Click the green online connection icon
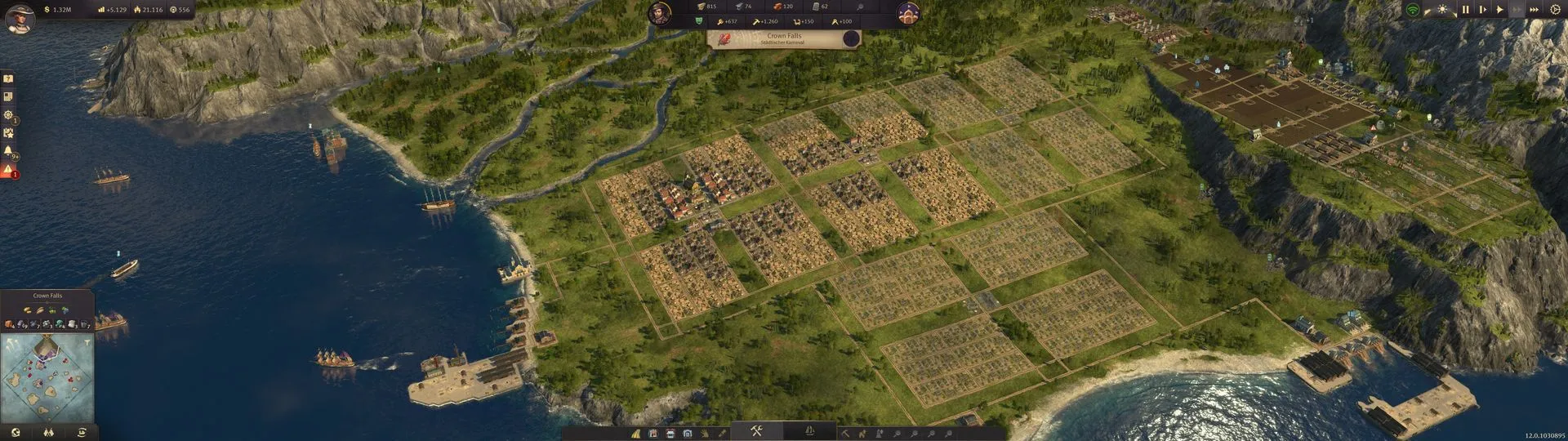 tap(1412, 10)
